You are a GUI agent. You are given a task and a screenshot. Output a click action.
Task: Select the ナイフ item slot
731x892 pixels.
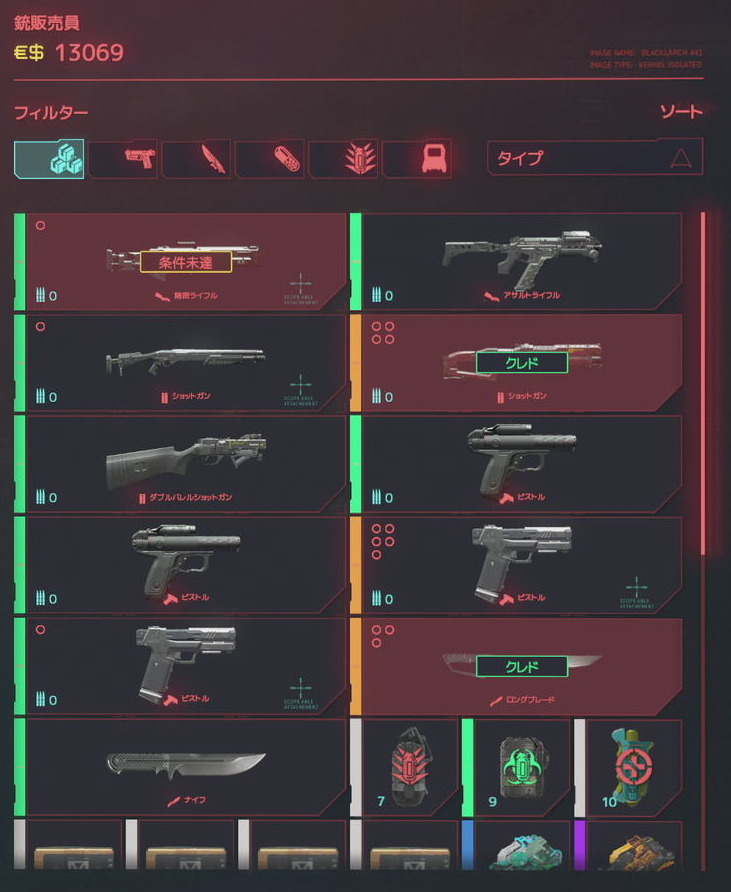185,767
